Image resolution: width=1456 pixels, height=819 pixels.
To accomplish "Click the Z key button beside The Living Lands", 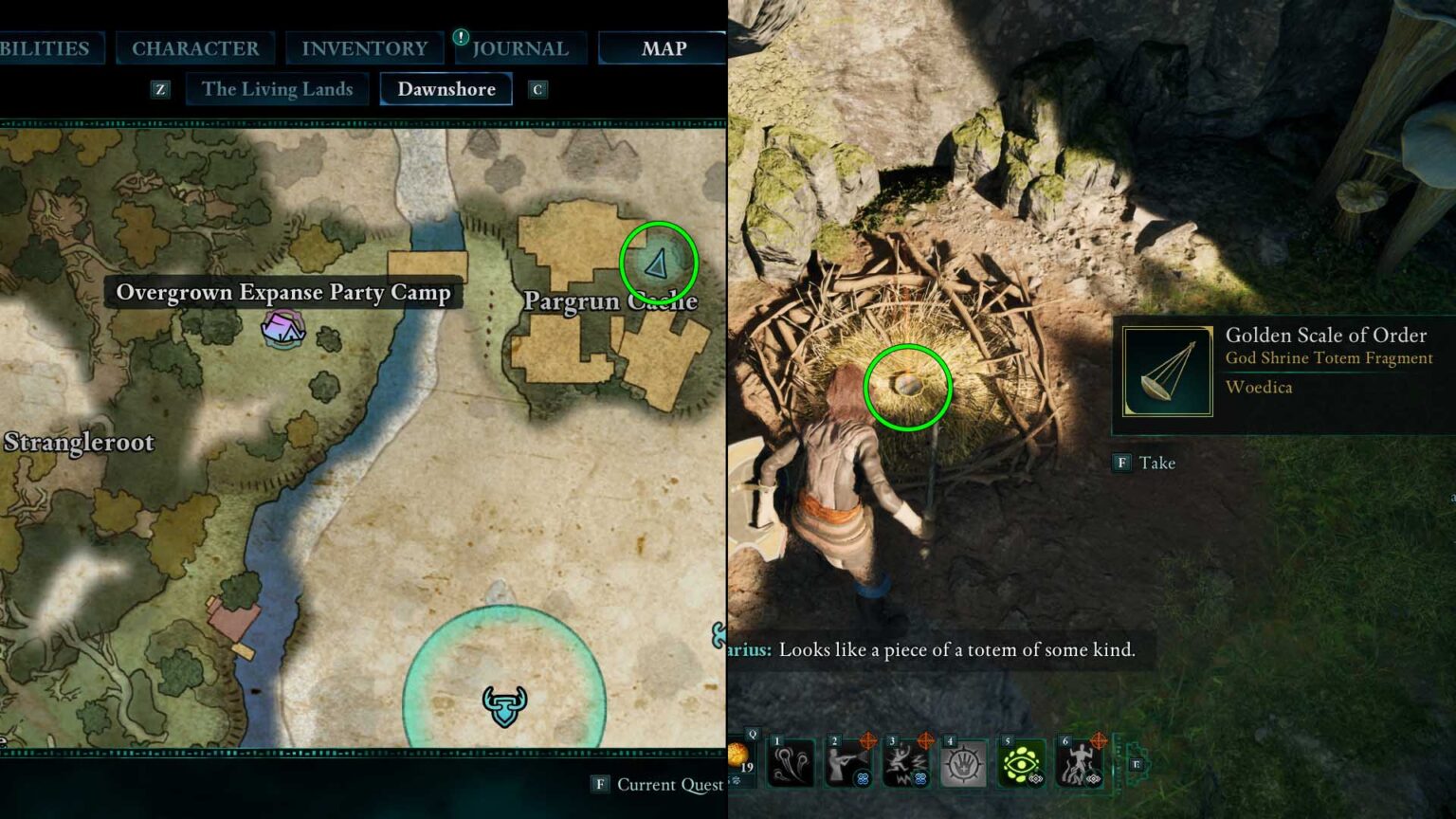I will pyautogui.click(x=159, y=88).
